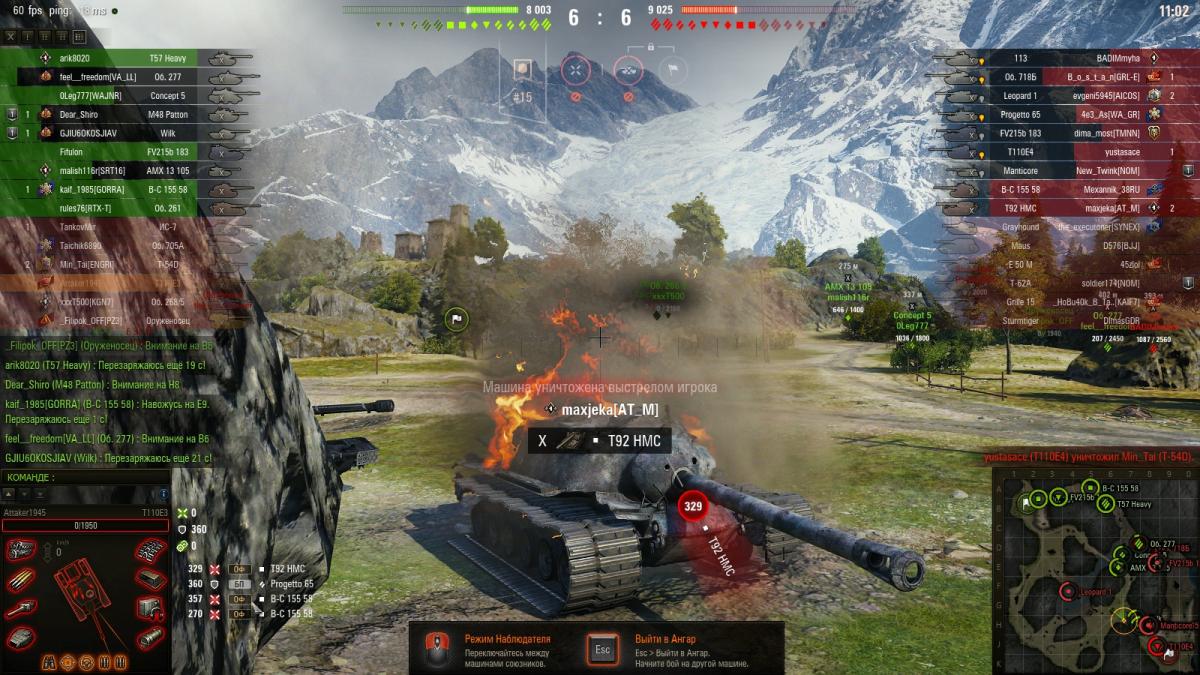
Task: Click the engine module icon
Action: (x=22, y=549)
